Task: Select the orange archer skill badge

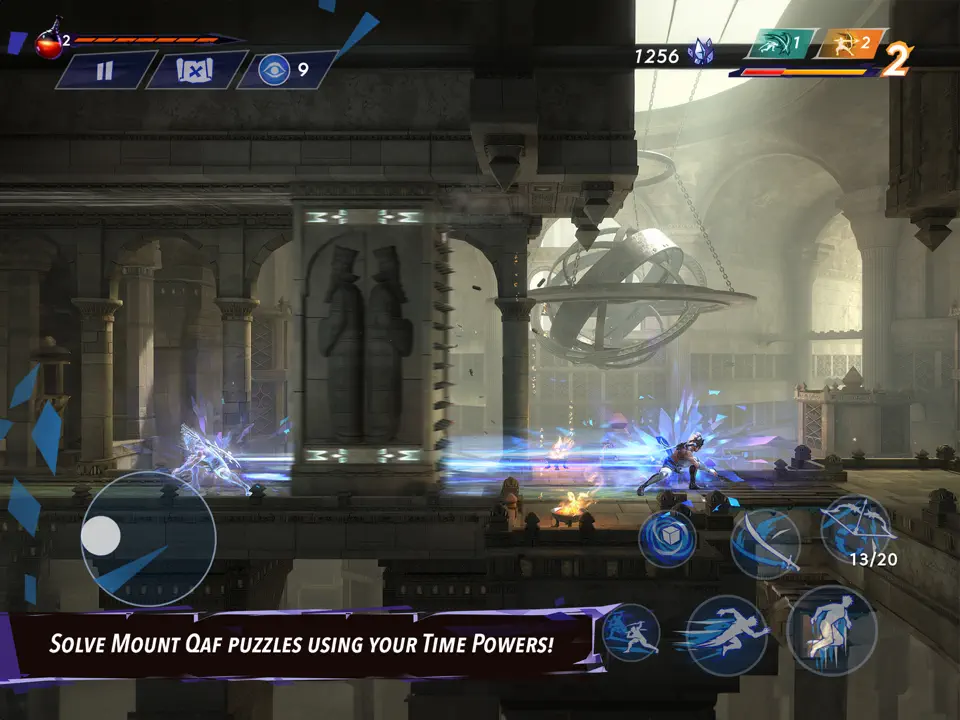Action: pos(851,44)
